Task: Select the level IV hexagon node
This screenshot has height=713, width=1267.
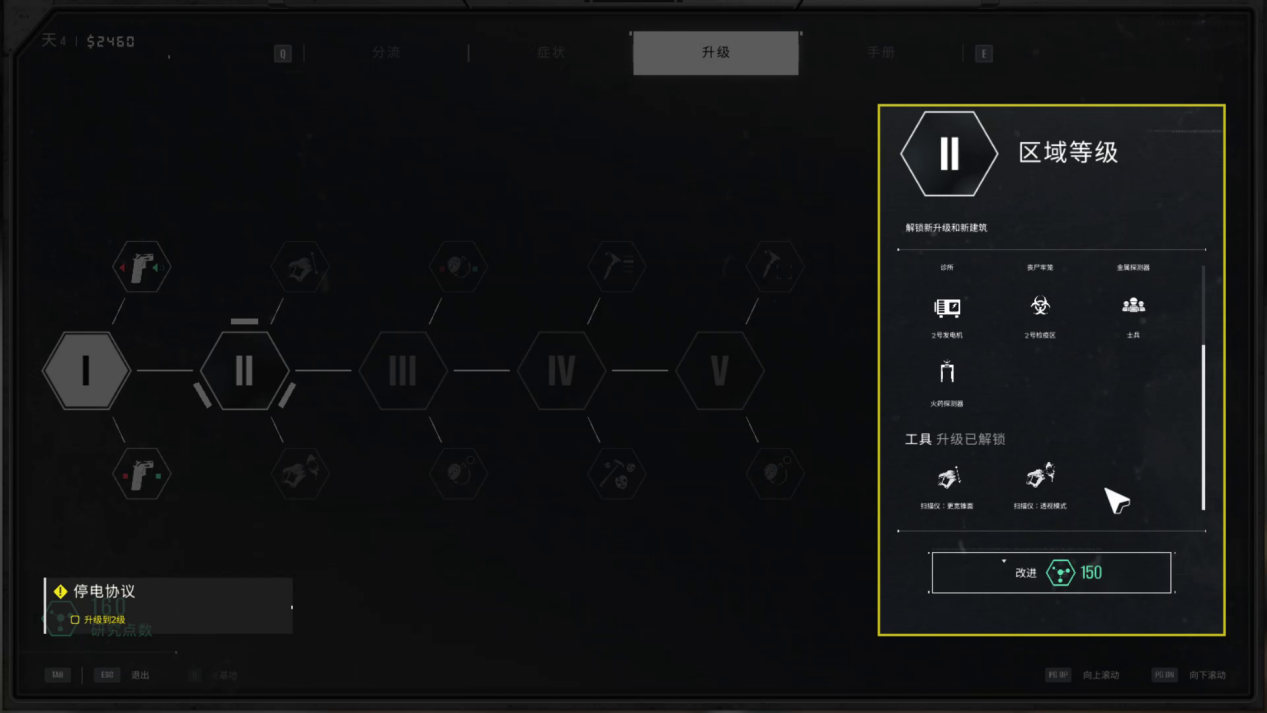Action: pyautogui.click(x=561, y=370)
